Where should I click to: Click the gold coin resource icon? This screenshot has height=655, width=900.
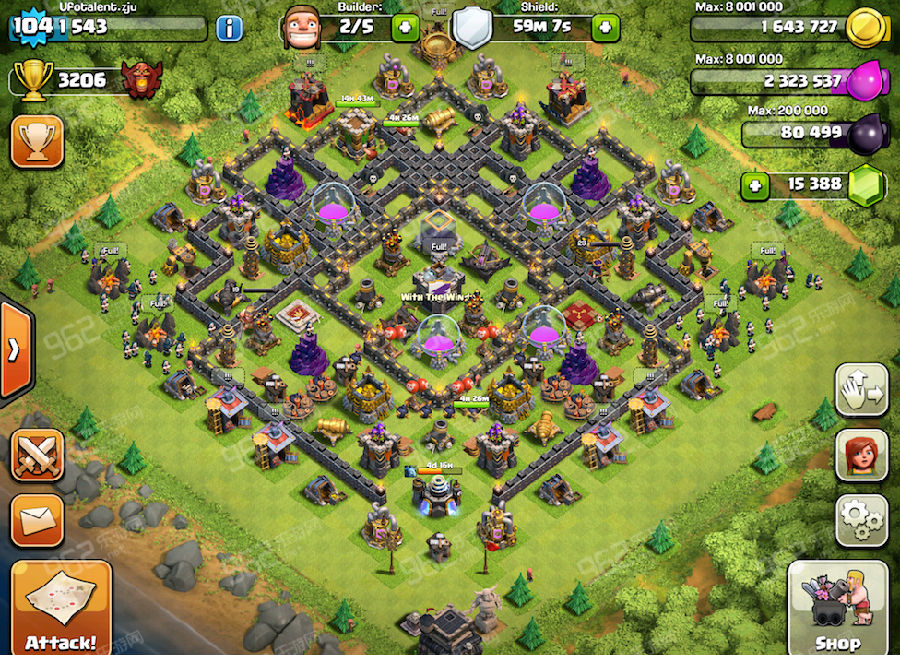click(864, 27)
